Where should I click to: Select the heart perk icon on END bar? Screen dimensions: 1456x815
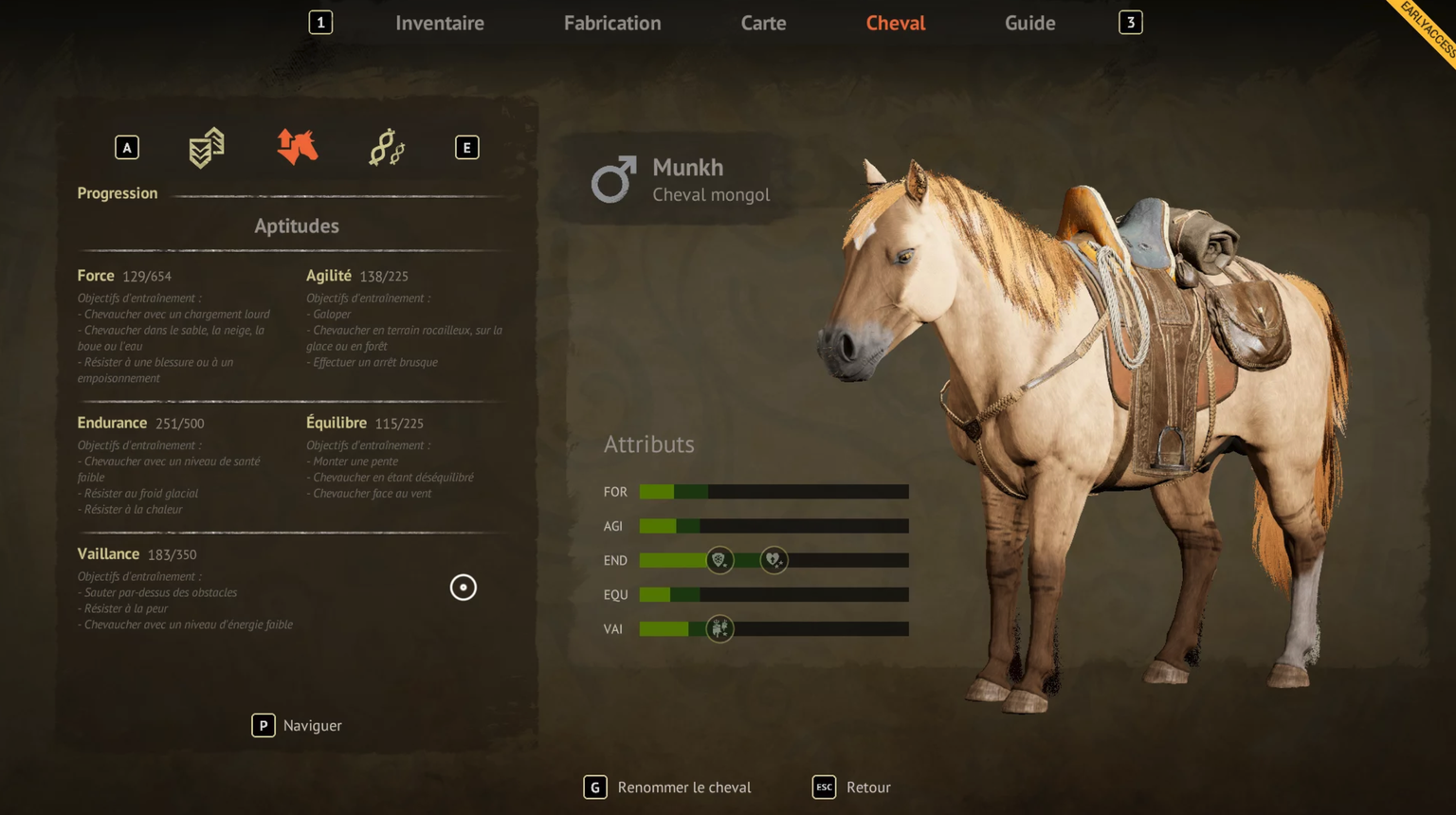click(x=773, y=560)
